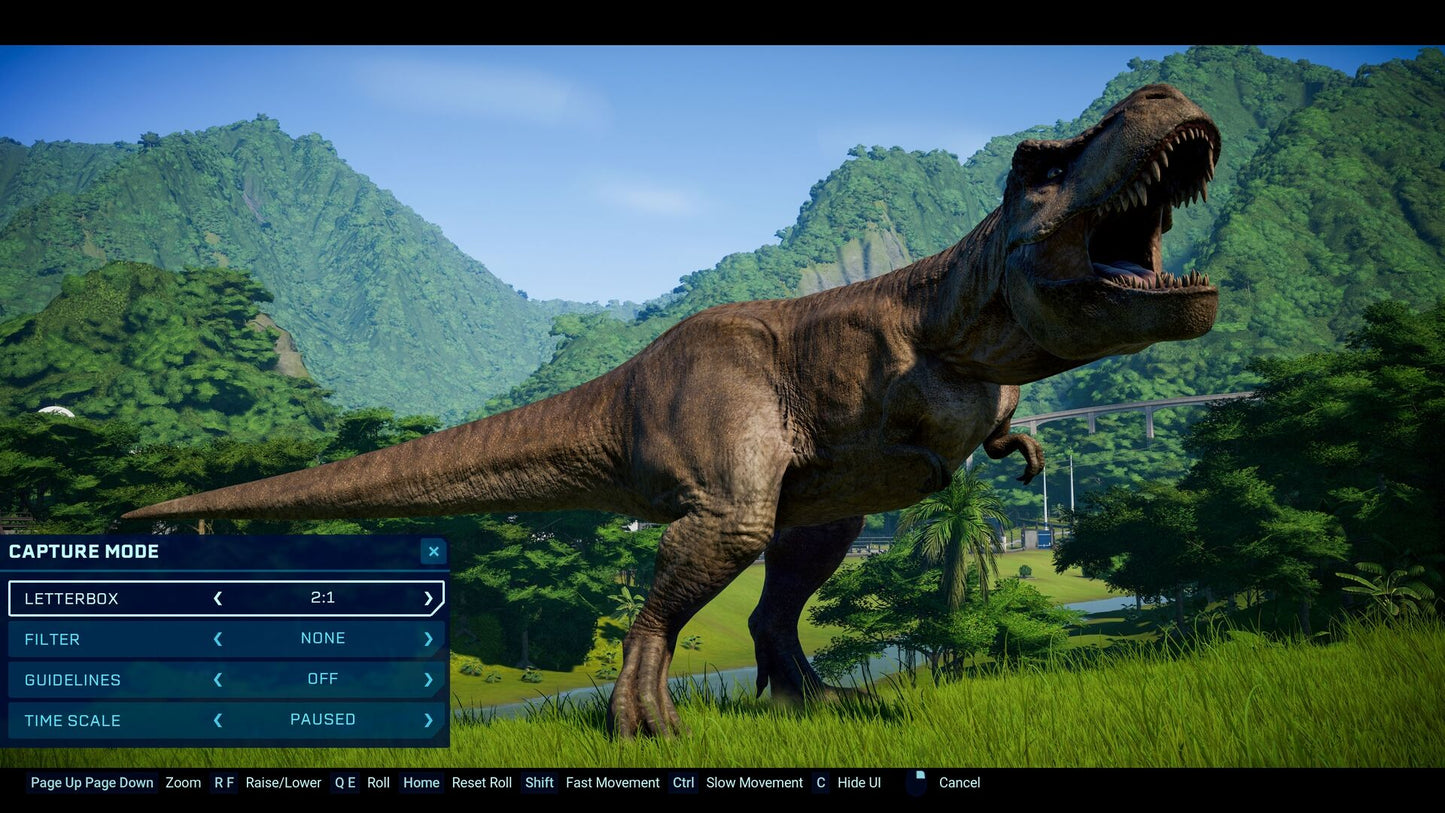1445x813 pixels.
Task: Cycle Letterbox ratio to the previous option
Action: click(x=218, y=599)
